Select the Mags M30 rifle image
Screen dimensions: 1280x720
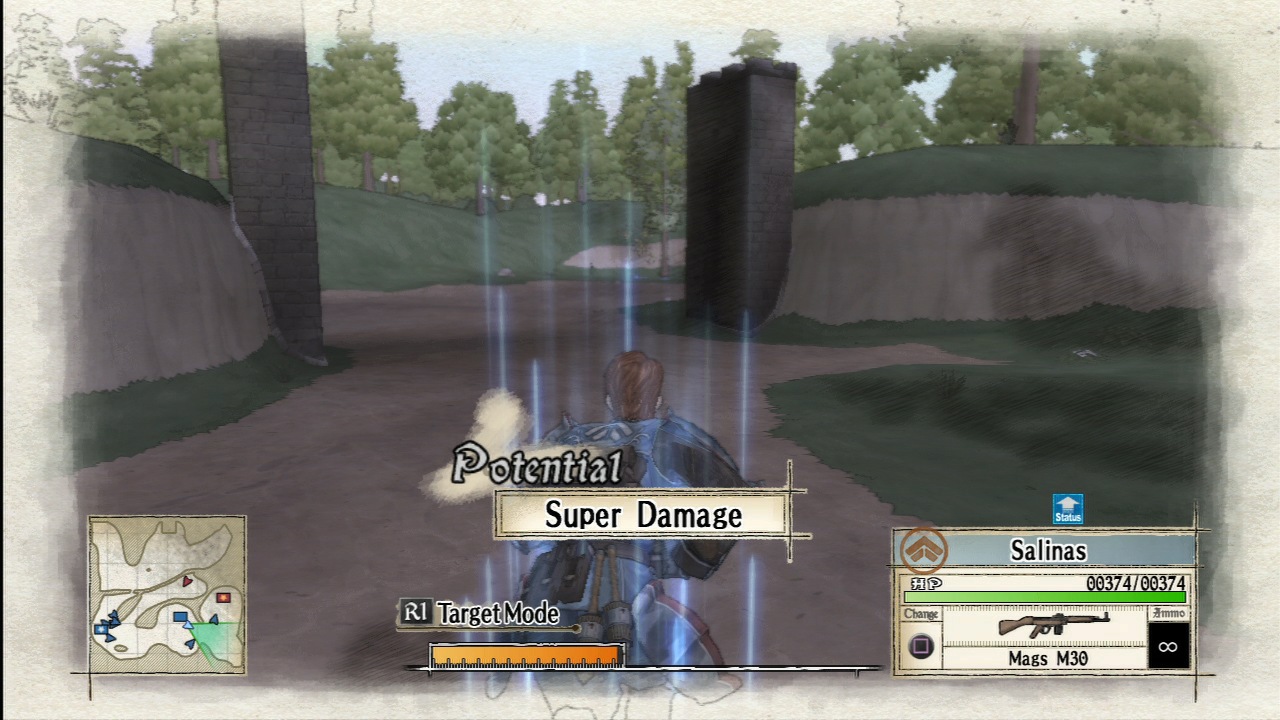pos(1053,625)
